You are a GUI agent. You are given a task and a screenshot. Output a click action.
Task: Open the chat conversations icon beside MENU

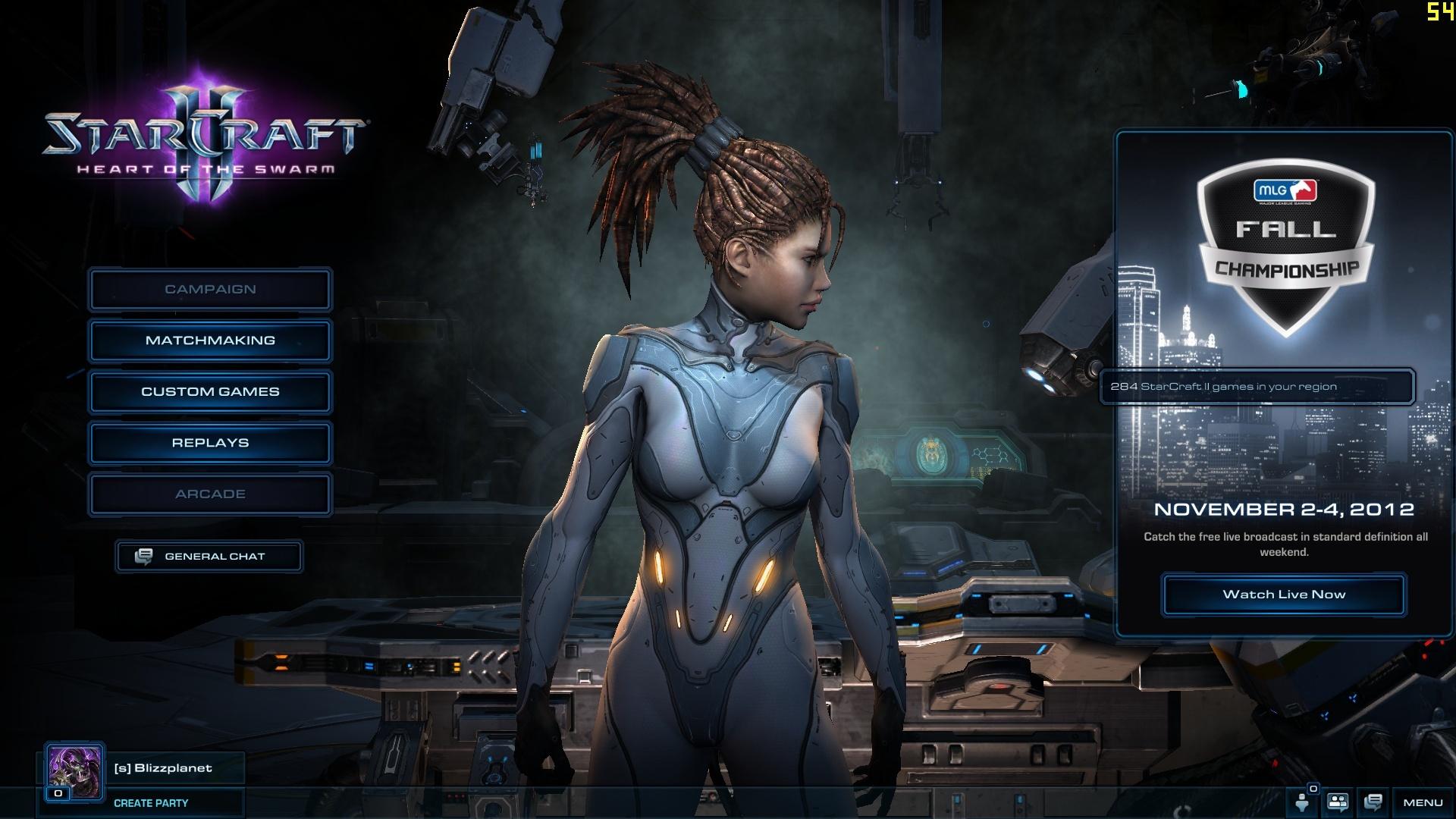[1373, 802]
